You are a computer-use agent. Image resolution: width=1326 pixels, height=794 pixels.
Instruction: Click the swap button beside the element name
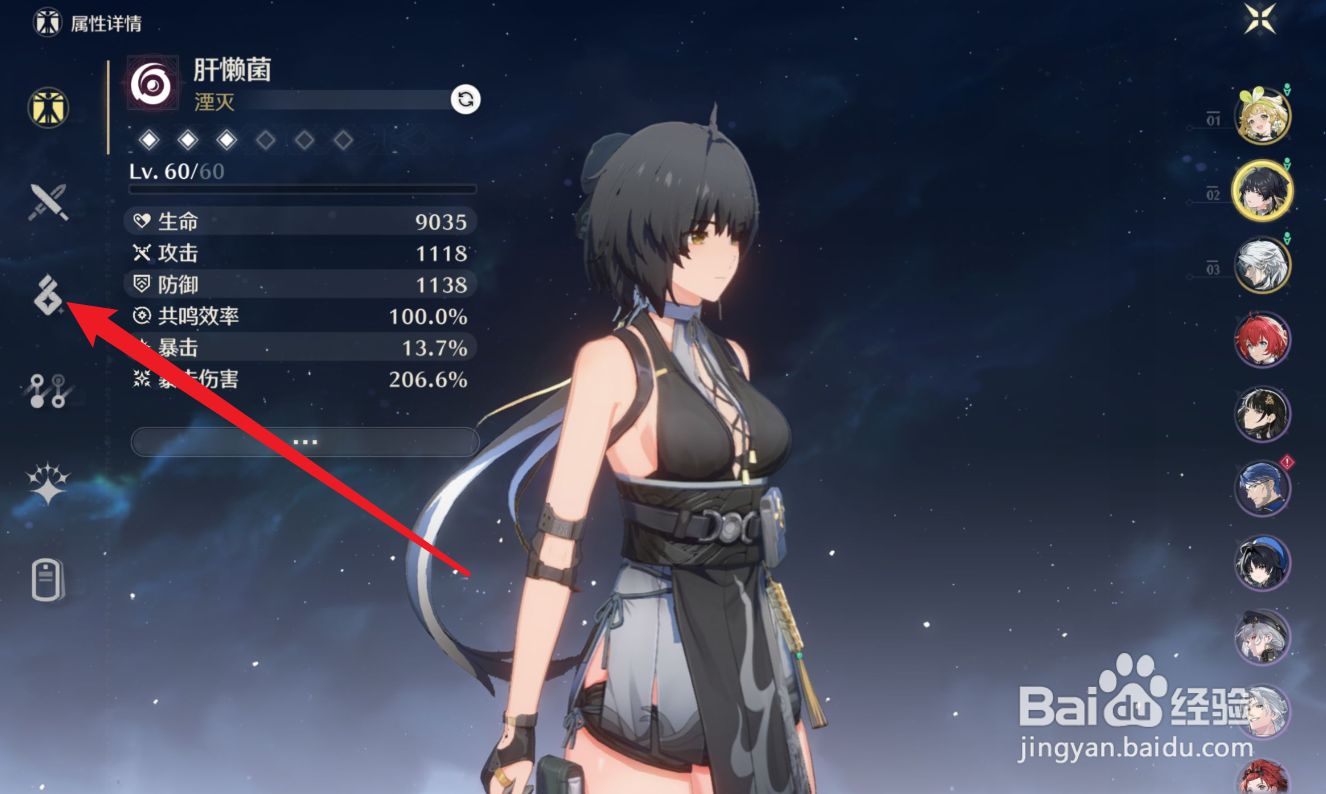(x=465, y=99)
